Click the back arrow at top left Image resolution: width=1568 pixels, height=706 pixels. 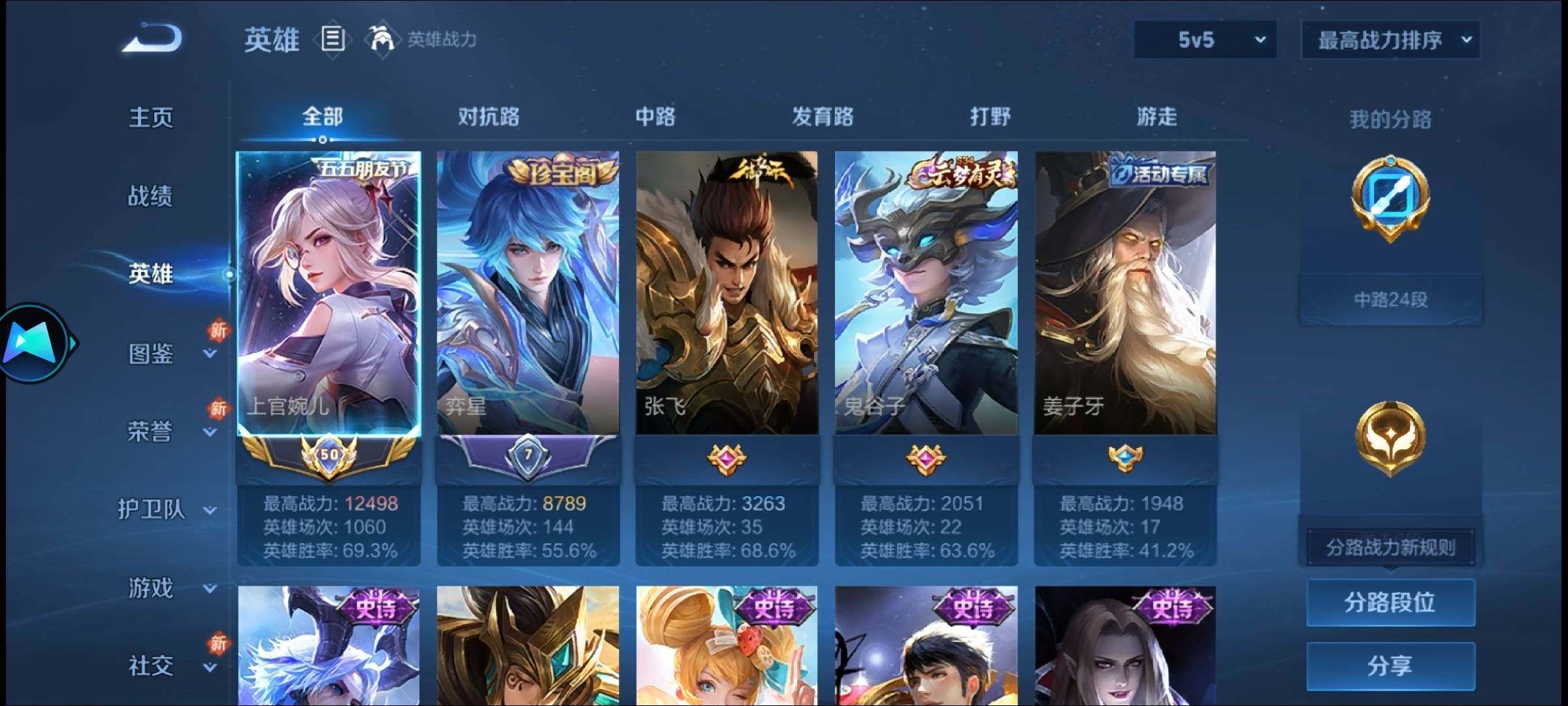pyautogui.click(x=152, y=39)
